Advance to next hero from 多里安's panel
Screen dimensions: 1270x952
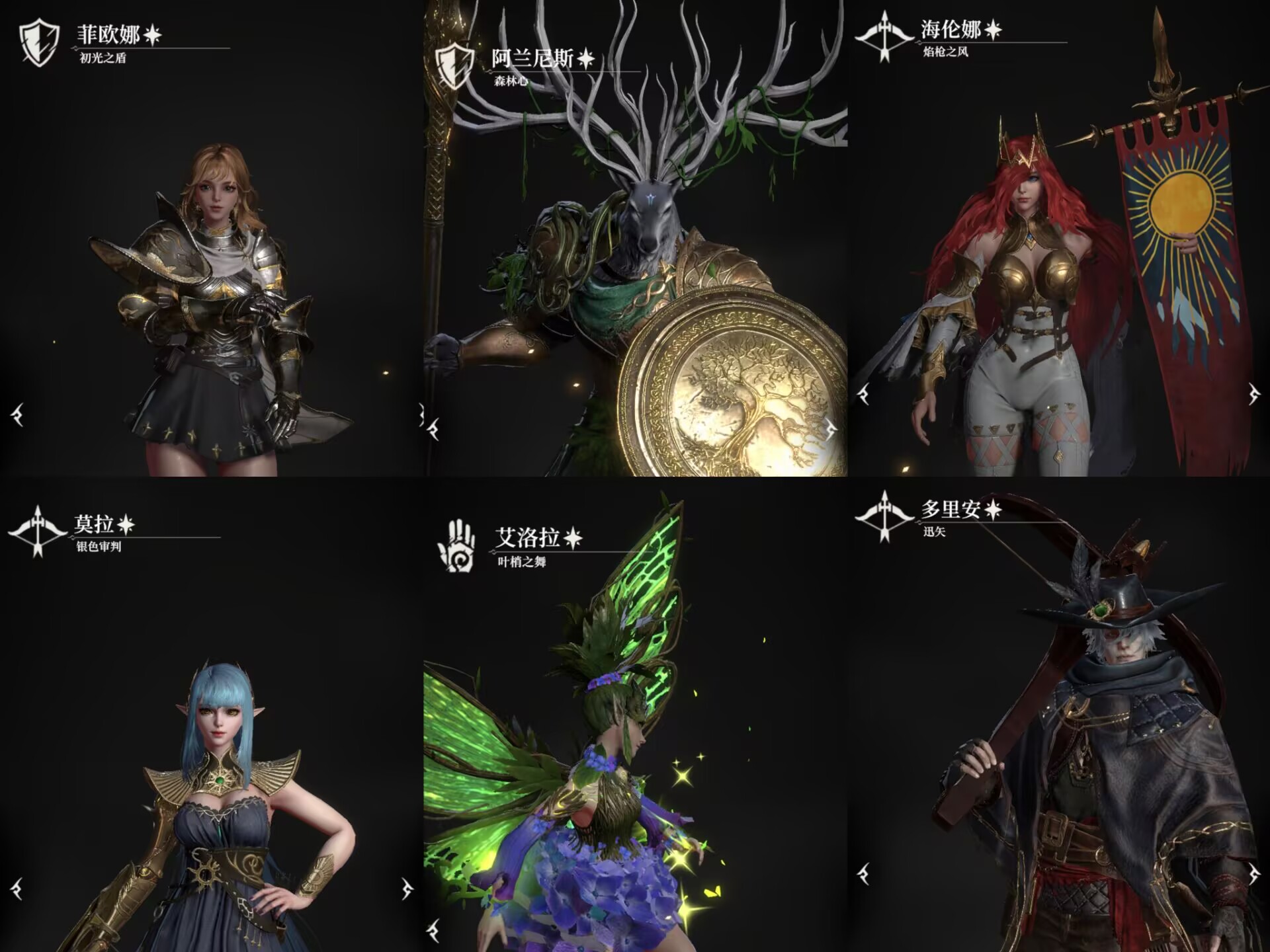(x=1253, y=874)
